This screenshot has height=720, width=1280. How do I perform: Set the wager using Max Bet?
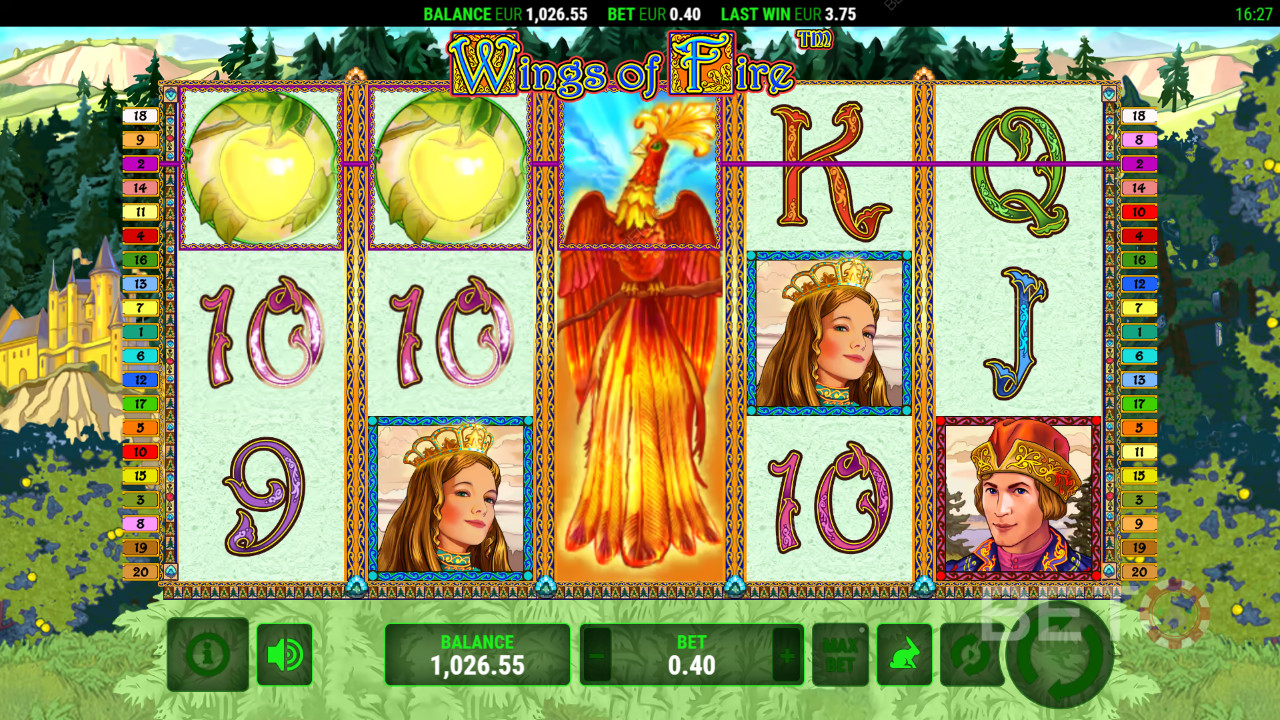point(840,655)
